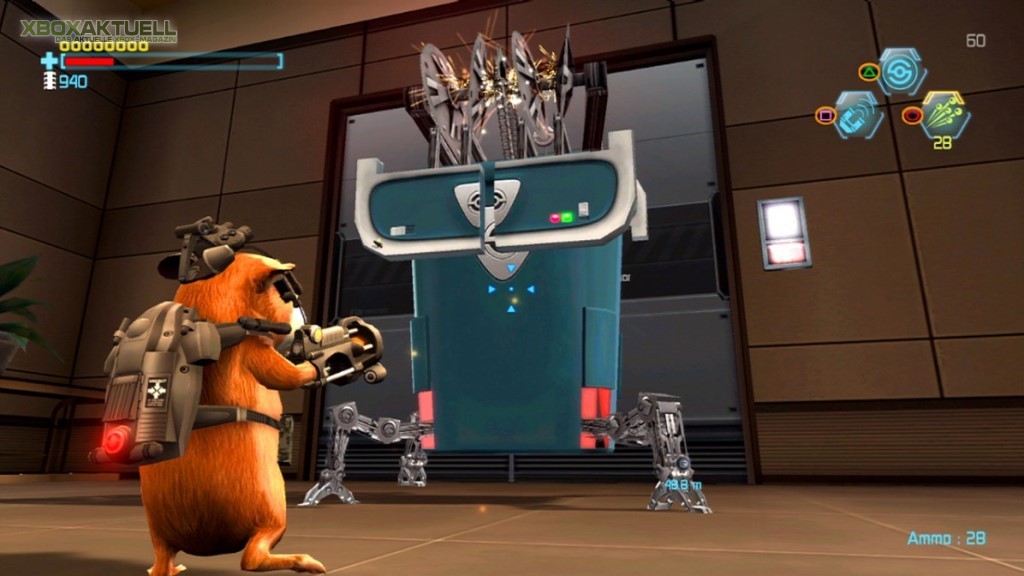Choose the magnet gadget hexagon
Screen dimensions: 1024x576
859,115
